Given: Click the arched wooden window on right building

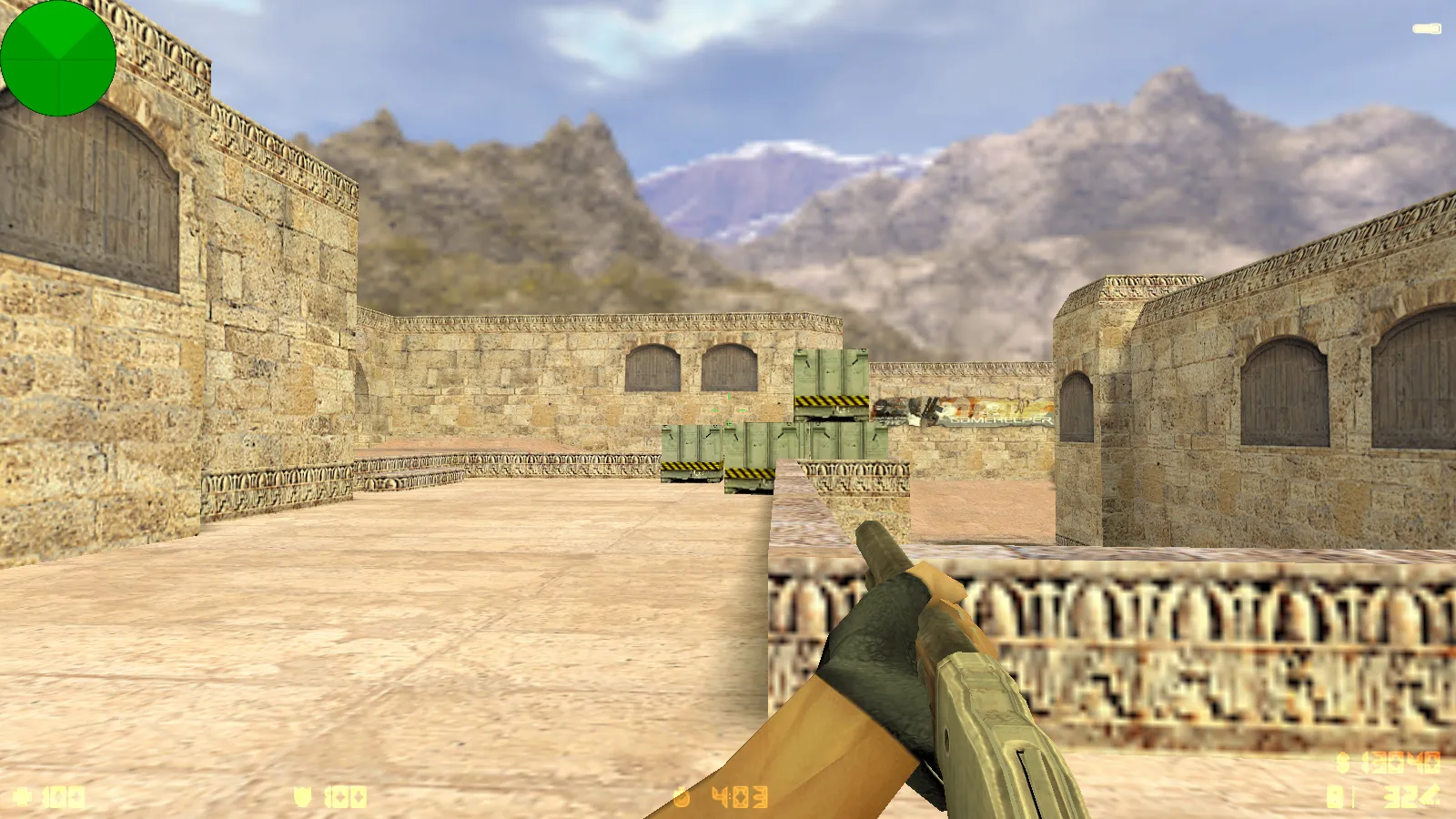Looking at the screenshot, I should pyautogui.click(x=1283, y=391).
